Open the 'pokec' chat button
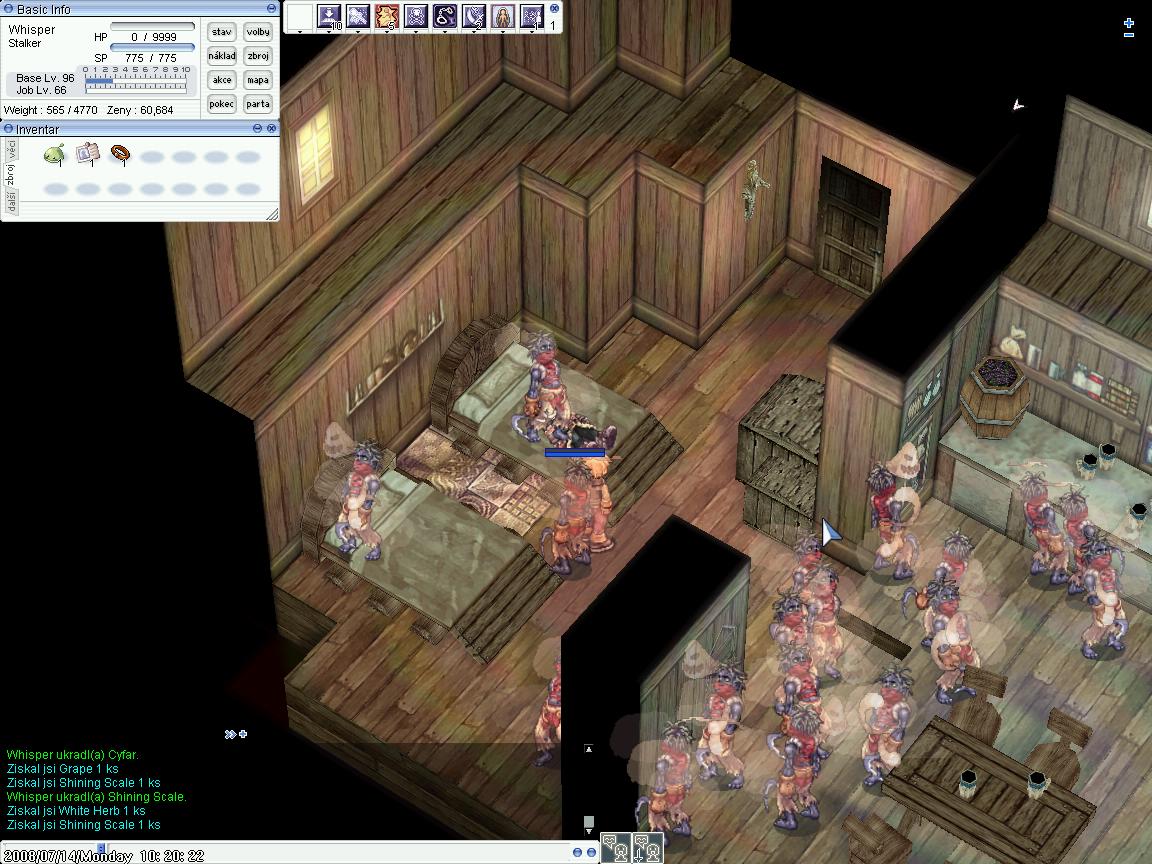The image size is (1152, 864). click(221, 104)
